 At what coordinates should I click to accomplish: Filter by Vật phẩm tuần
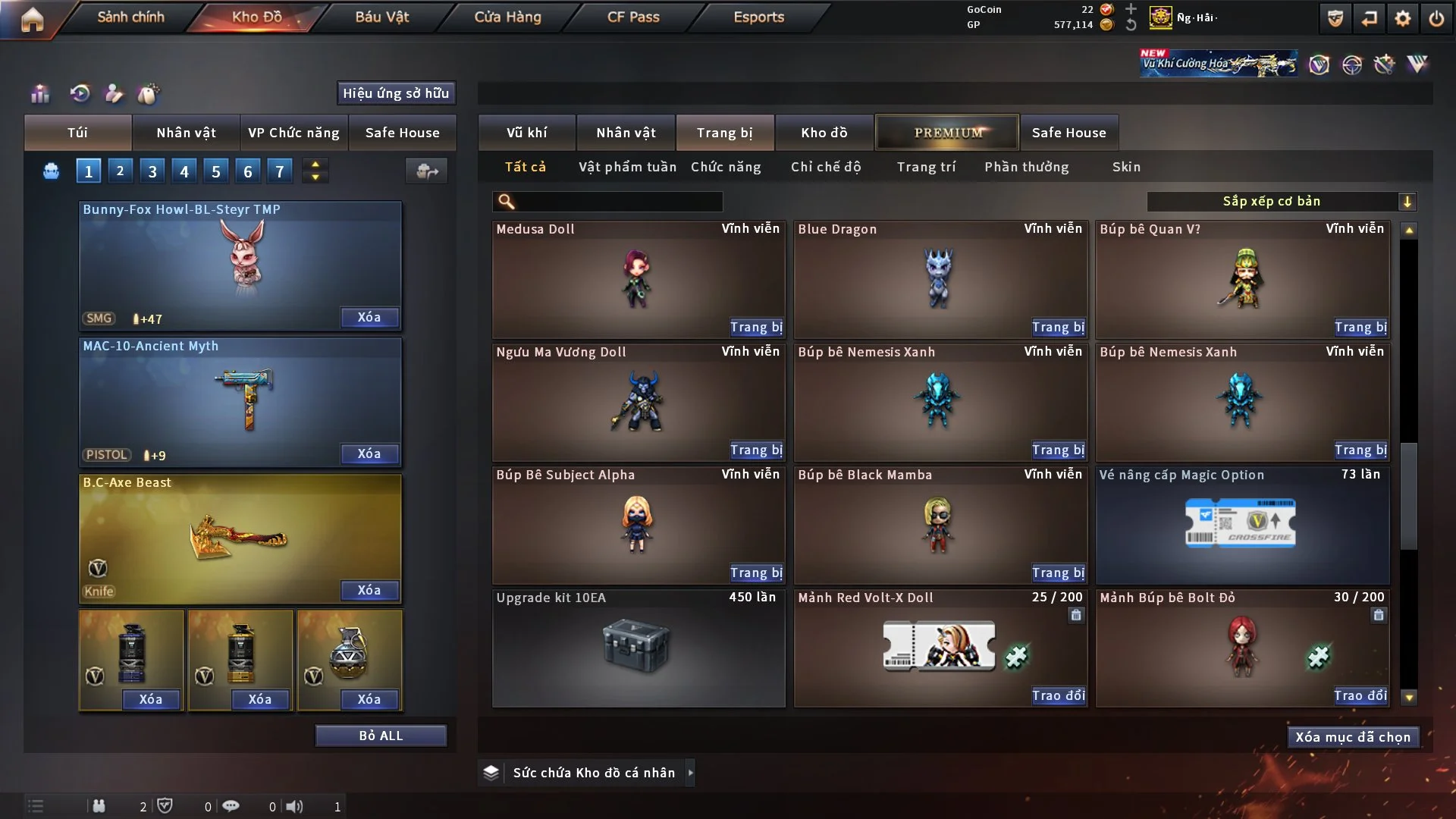tap(627, 167)
